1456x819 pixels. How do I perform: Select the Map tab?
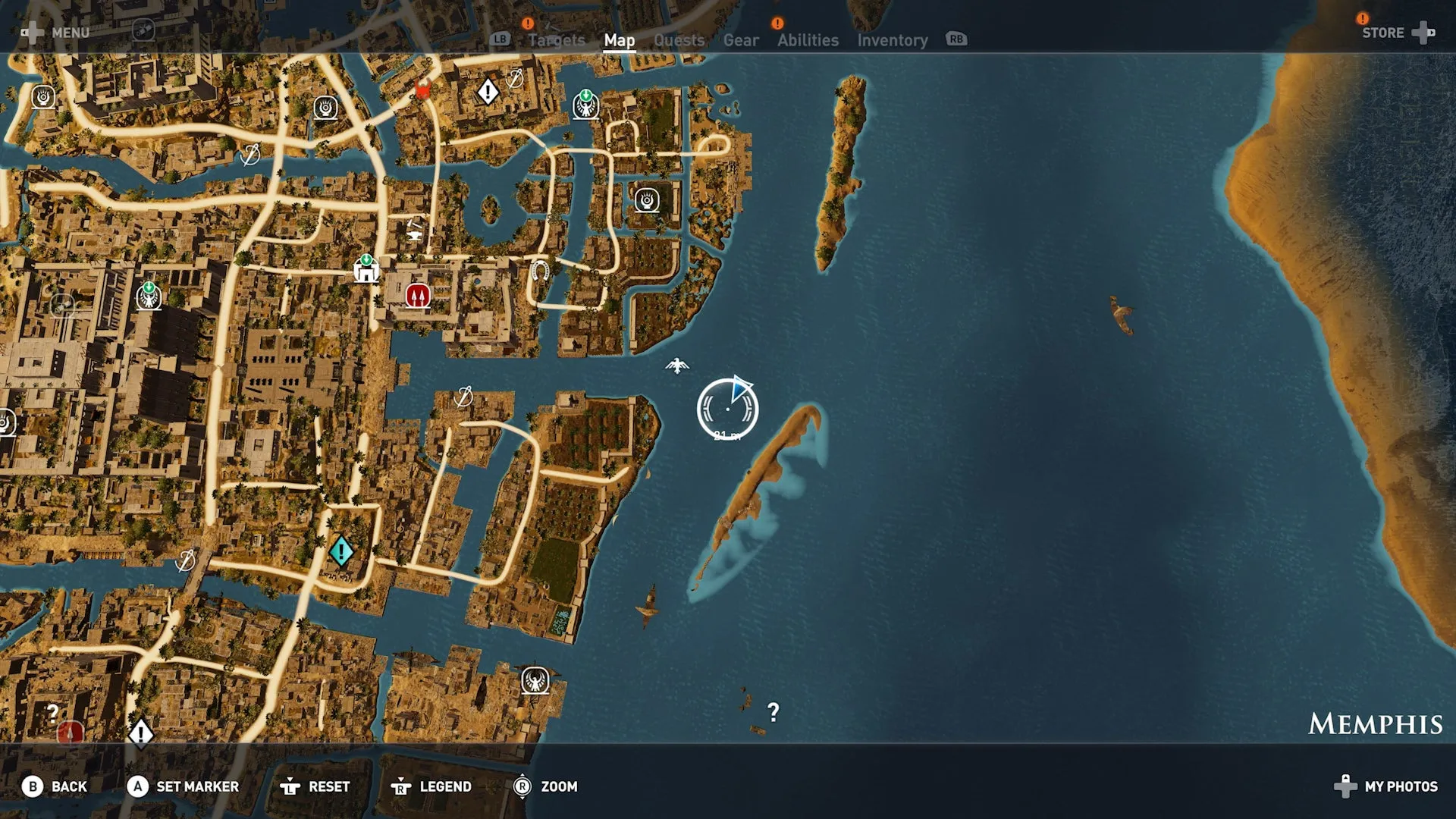[619, 40]
